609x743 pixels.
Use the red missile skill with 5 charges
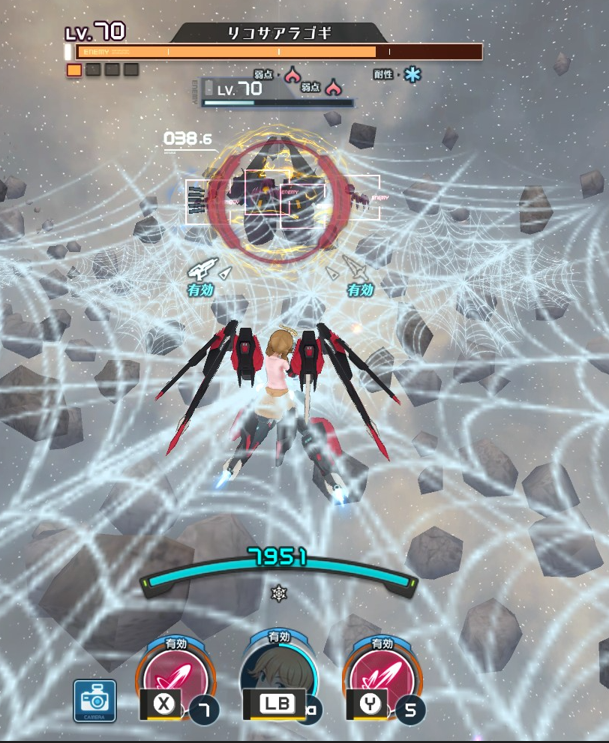(x=381, y=675)
